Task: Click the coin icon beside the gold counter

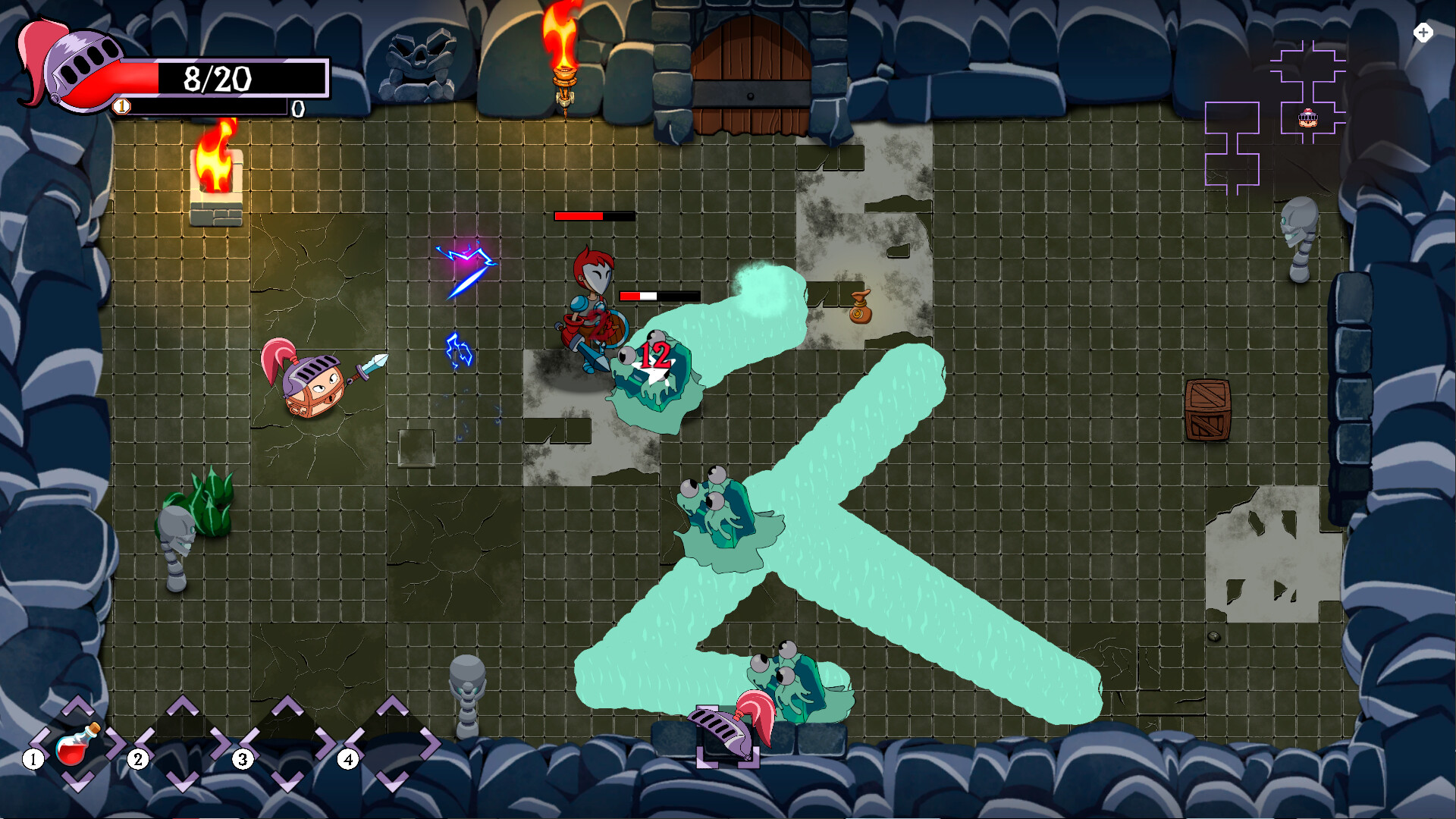Action: [120, 106]
